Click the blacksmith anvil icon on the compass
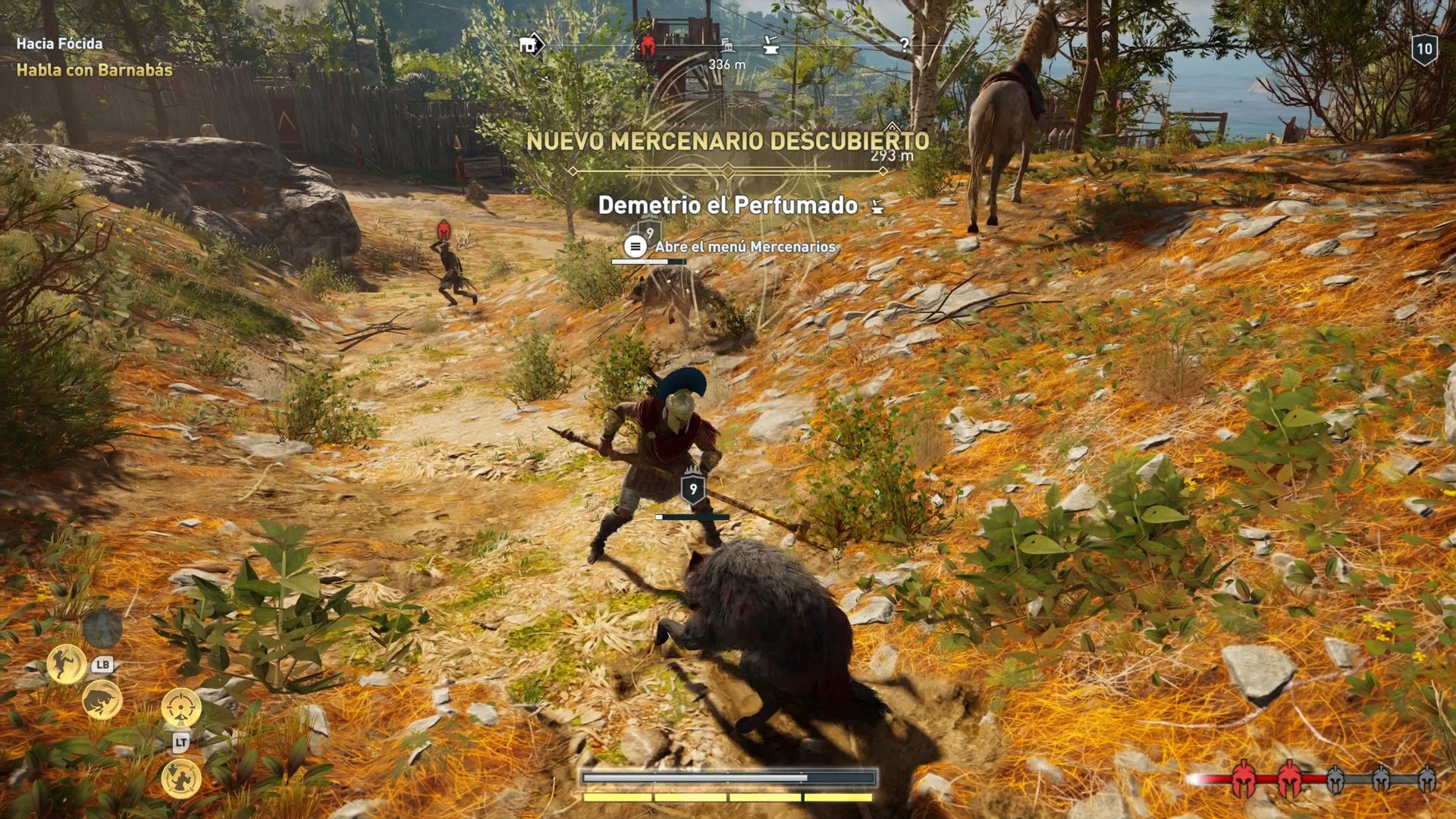The height and width of the screenshot is (819, 1456). point(771,45)
